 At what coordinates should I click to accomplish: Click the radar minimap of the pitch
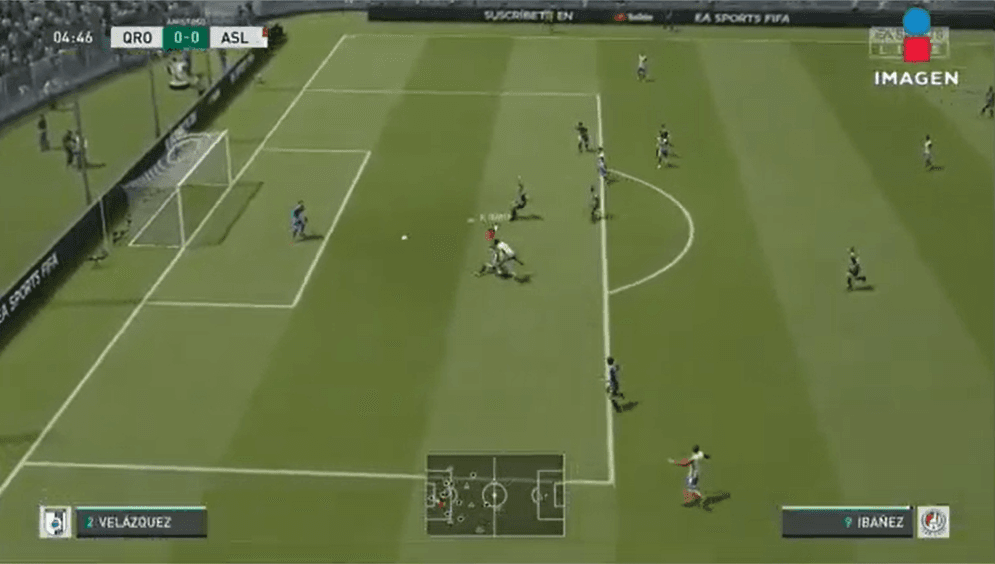(495, 495)
